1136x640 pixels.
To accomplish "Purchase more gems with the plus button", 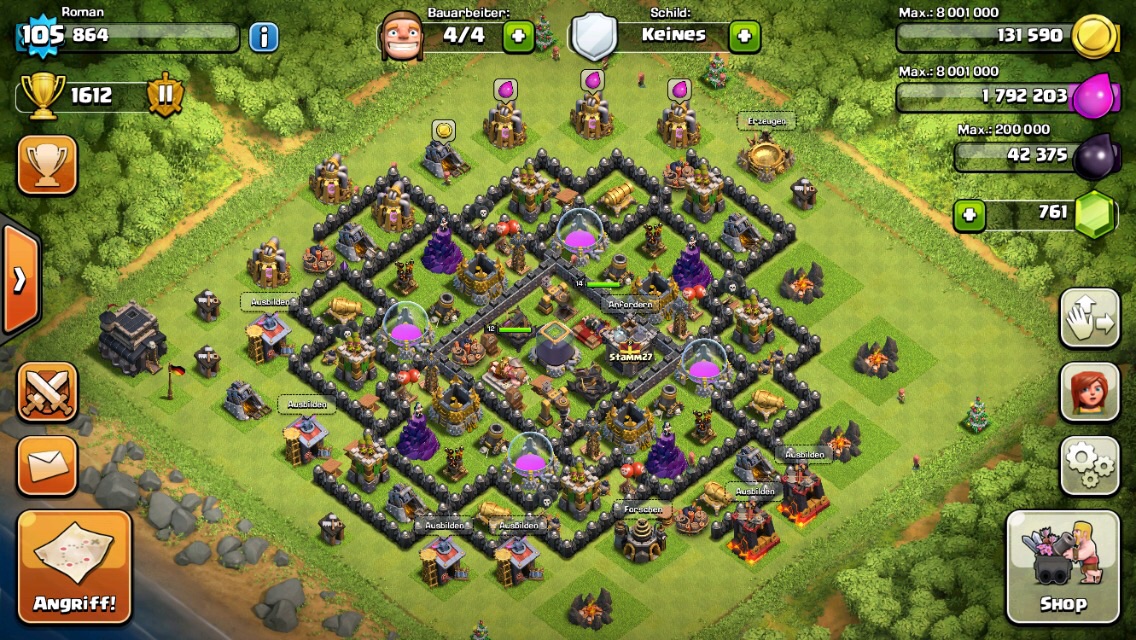I will 967,213.
